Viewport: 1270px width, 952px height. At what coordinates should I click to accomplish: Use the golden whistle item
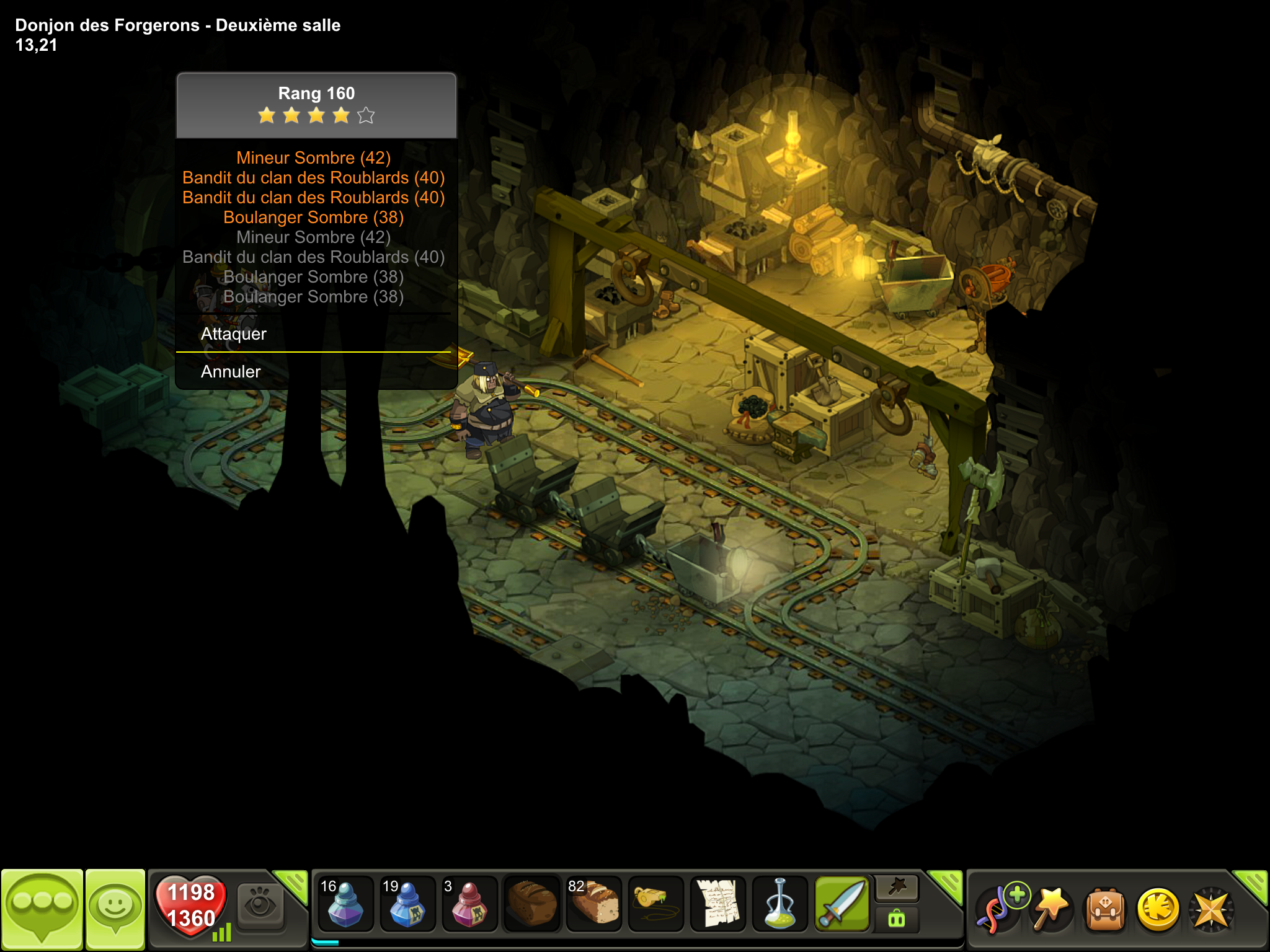tap(655, 905)
